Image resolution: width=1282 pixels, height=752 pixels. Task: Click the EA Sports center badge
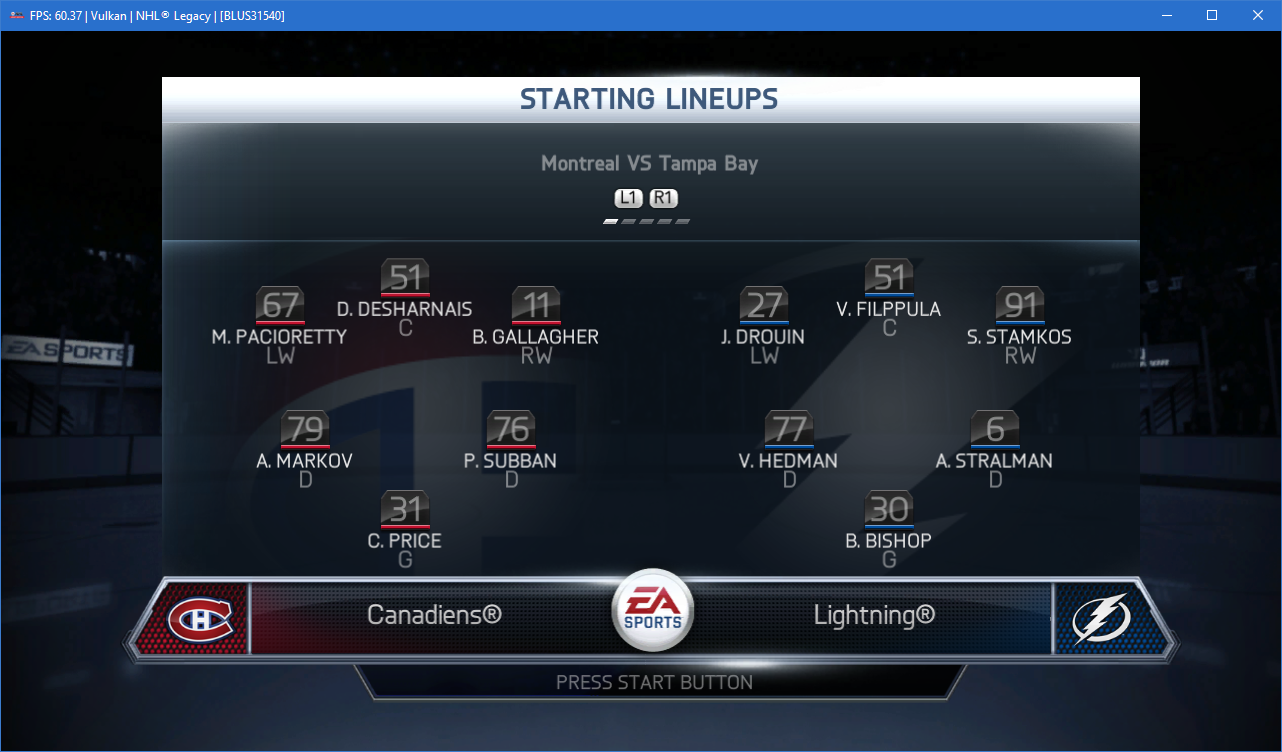click(x=652, y=609)
